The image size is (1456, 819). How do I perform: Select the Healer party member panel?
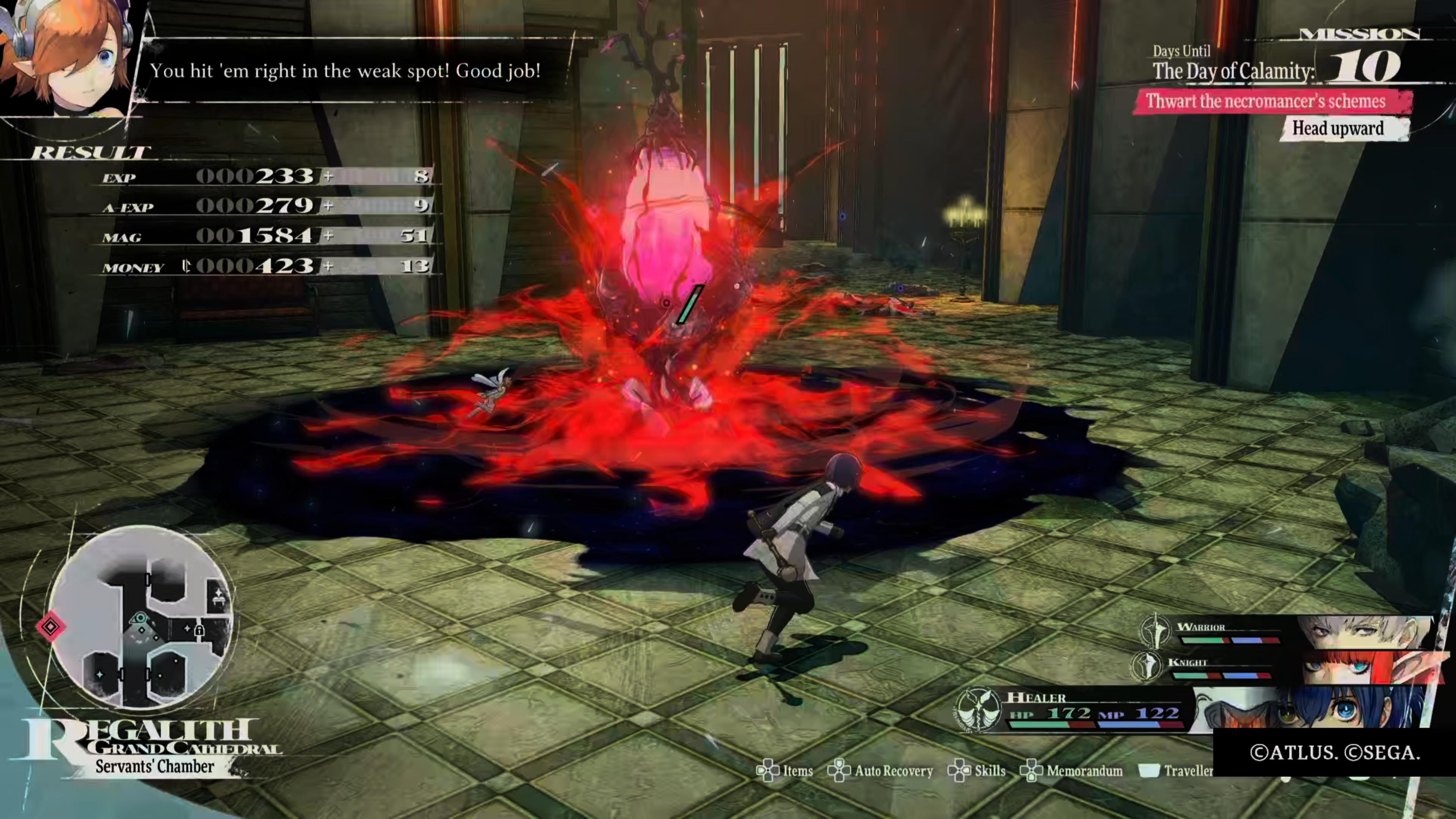pyautogui.click(x=1187, y=709)
